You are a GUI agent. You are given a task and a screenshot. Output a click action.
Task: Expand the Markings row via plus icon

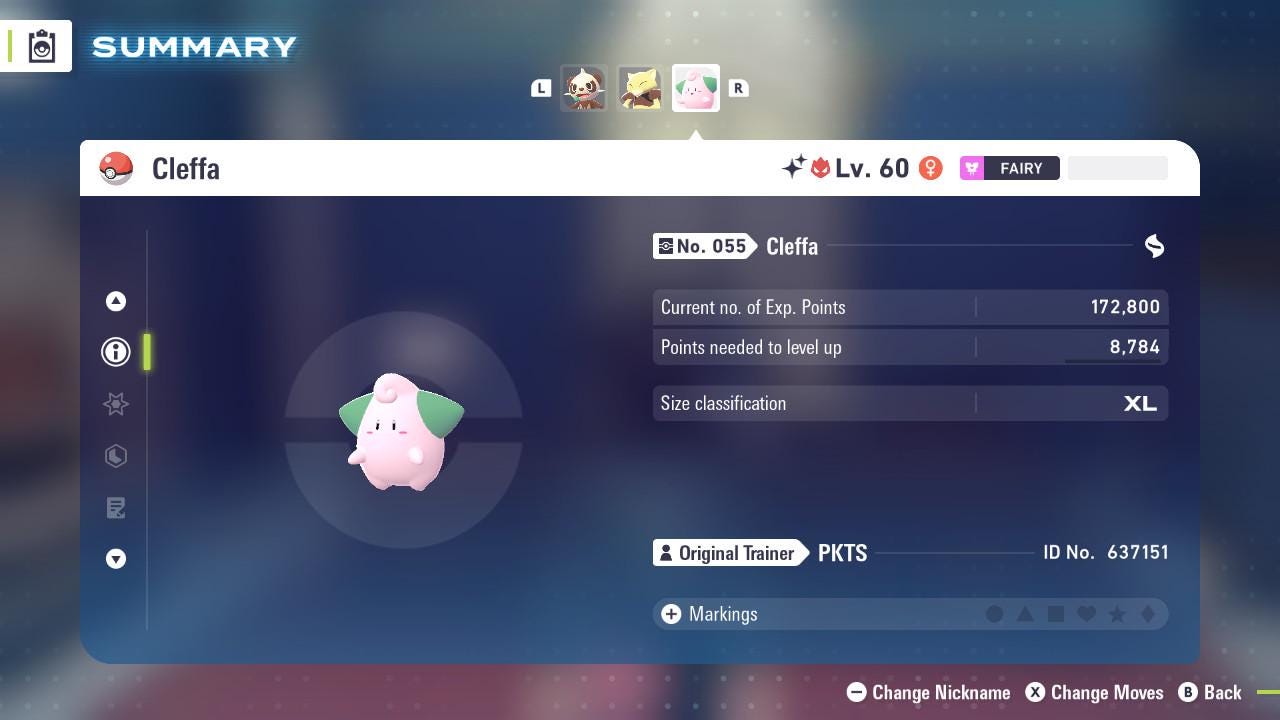pos(669,614)
